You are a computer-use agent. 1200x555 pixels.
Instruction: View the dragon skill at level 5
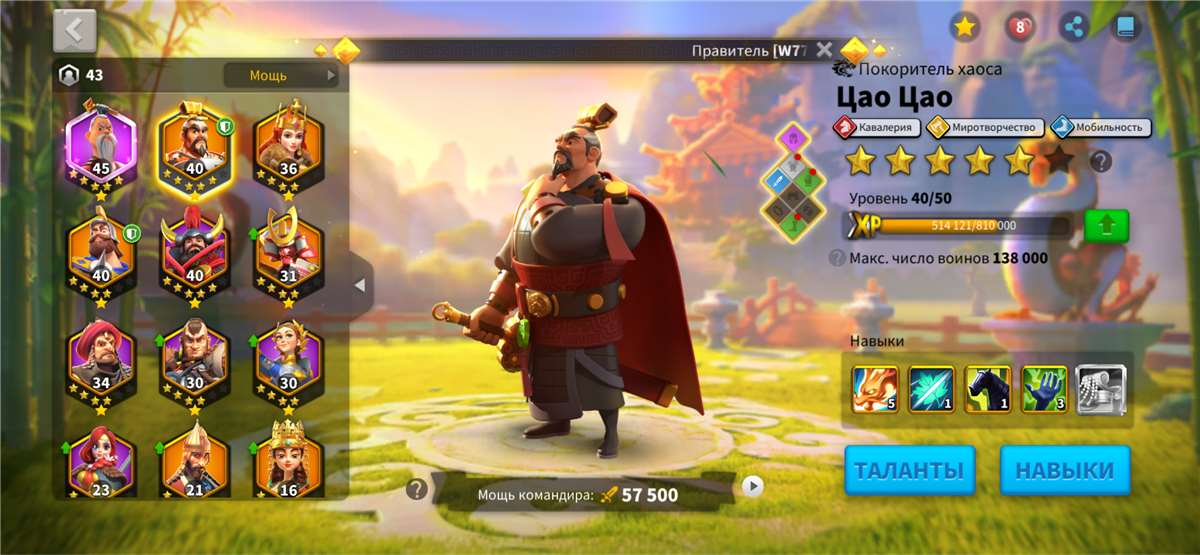876,389
